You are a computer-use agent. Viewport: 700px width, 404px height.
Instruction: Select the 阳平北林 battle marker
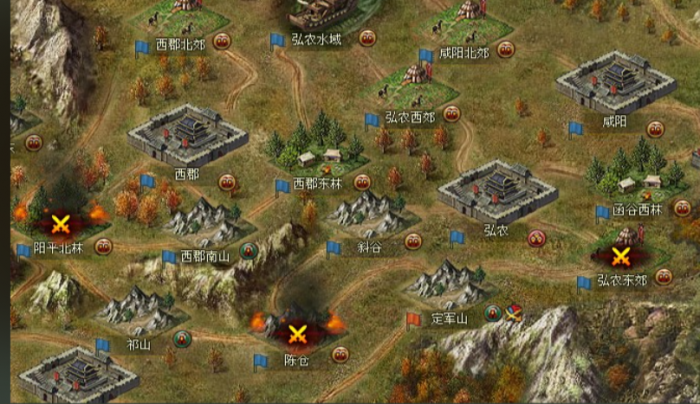(x=60, y=222)
